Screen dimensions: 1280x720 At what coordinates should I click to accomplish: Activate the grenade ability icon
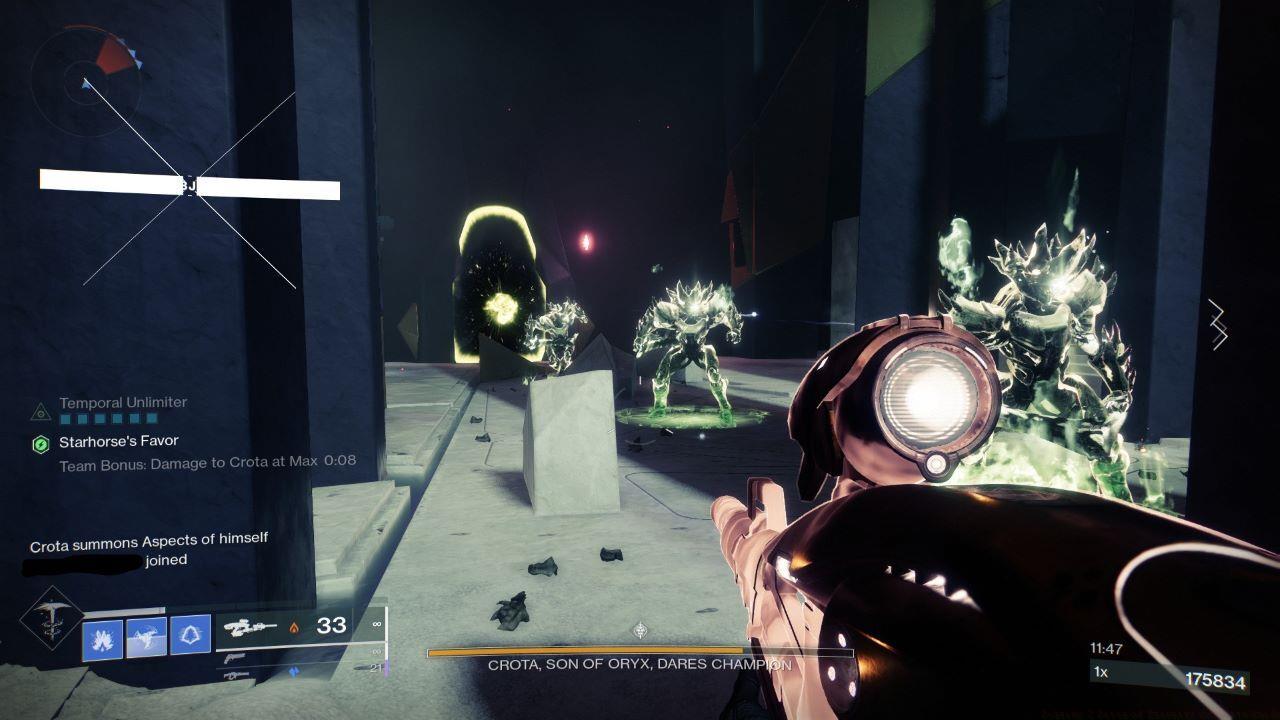click(103, 638)
